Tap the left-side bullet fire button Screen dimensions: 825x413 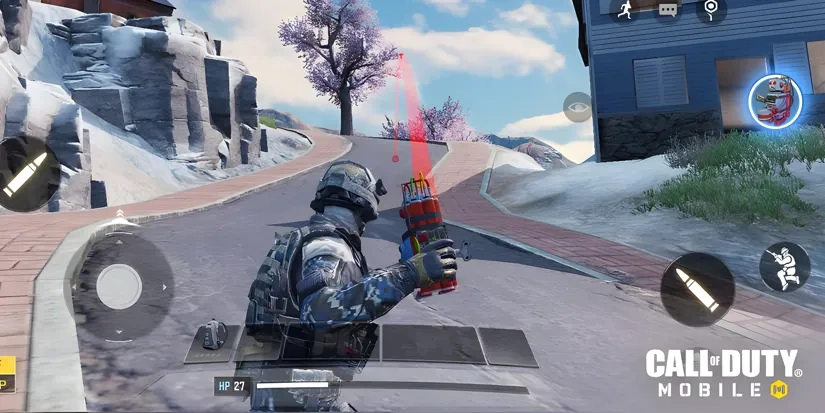[x=24, y=173]
